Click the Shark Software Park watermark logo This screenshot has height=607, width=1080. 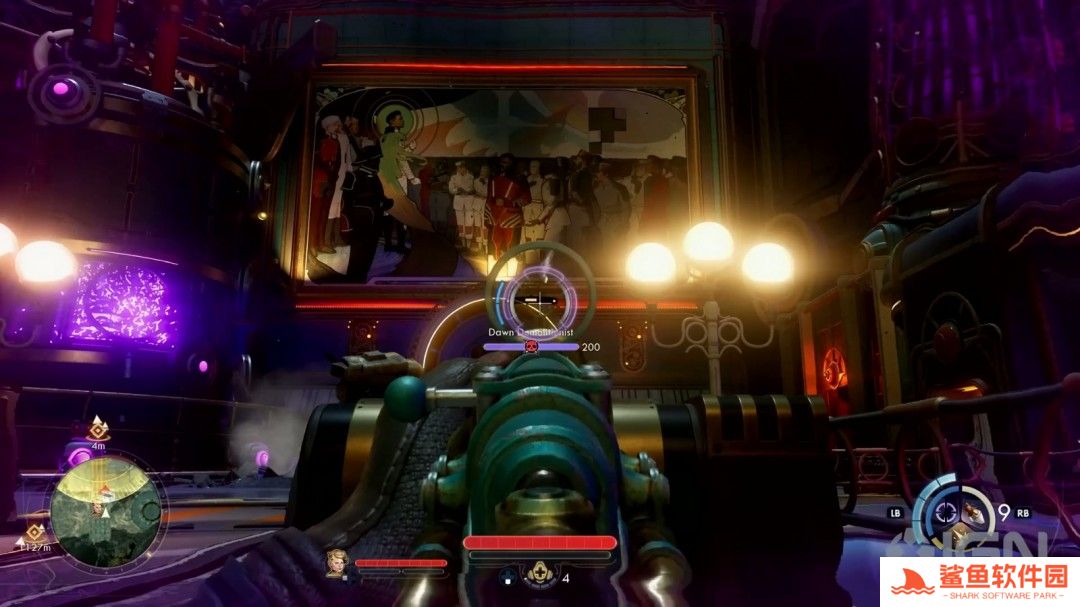point(978,581)
